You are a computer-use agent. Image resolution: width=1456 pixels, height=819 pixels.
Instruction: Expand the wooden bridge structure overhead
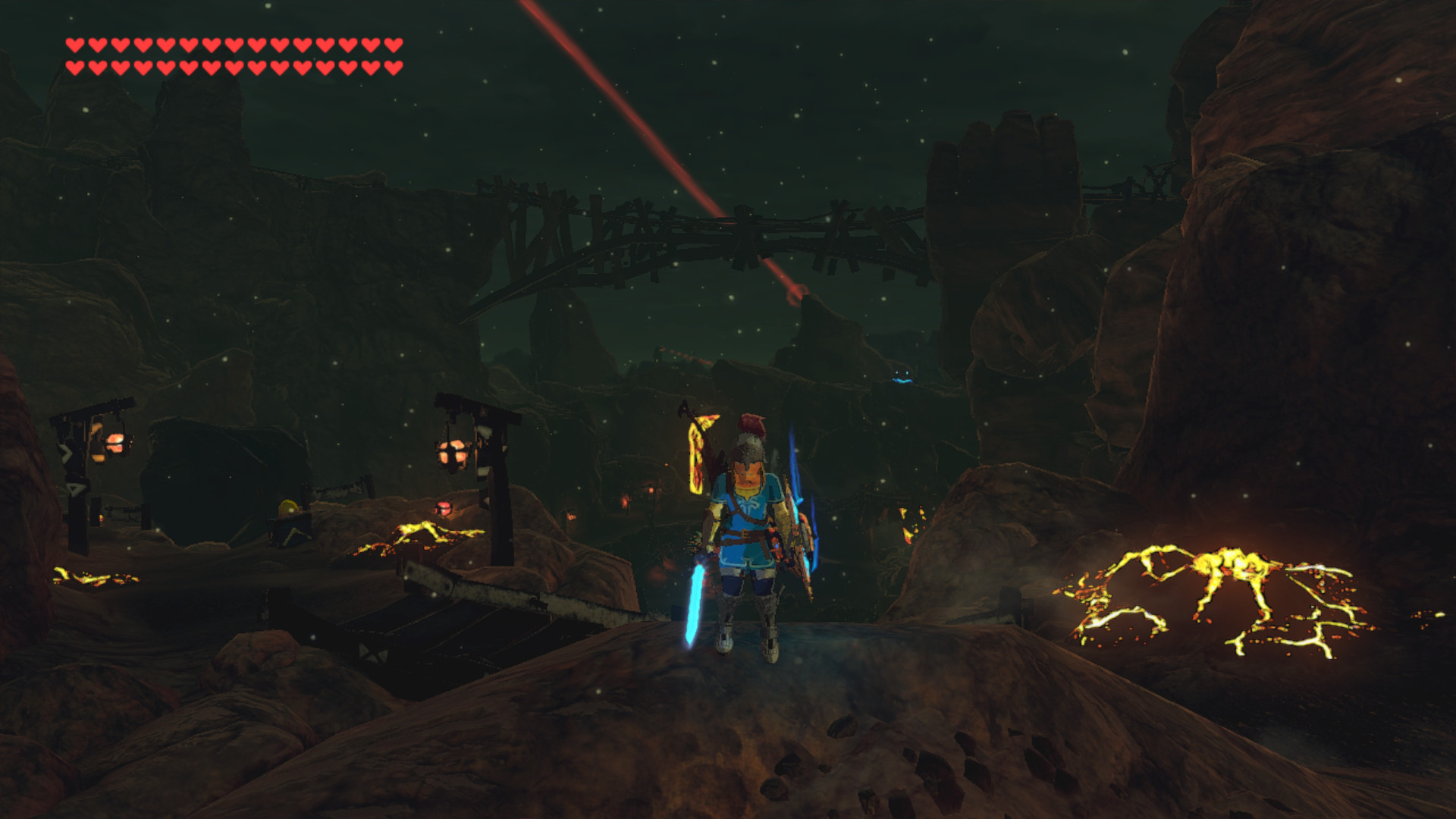pos(682,227)
